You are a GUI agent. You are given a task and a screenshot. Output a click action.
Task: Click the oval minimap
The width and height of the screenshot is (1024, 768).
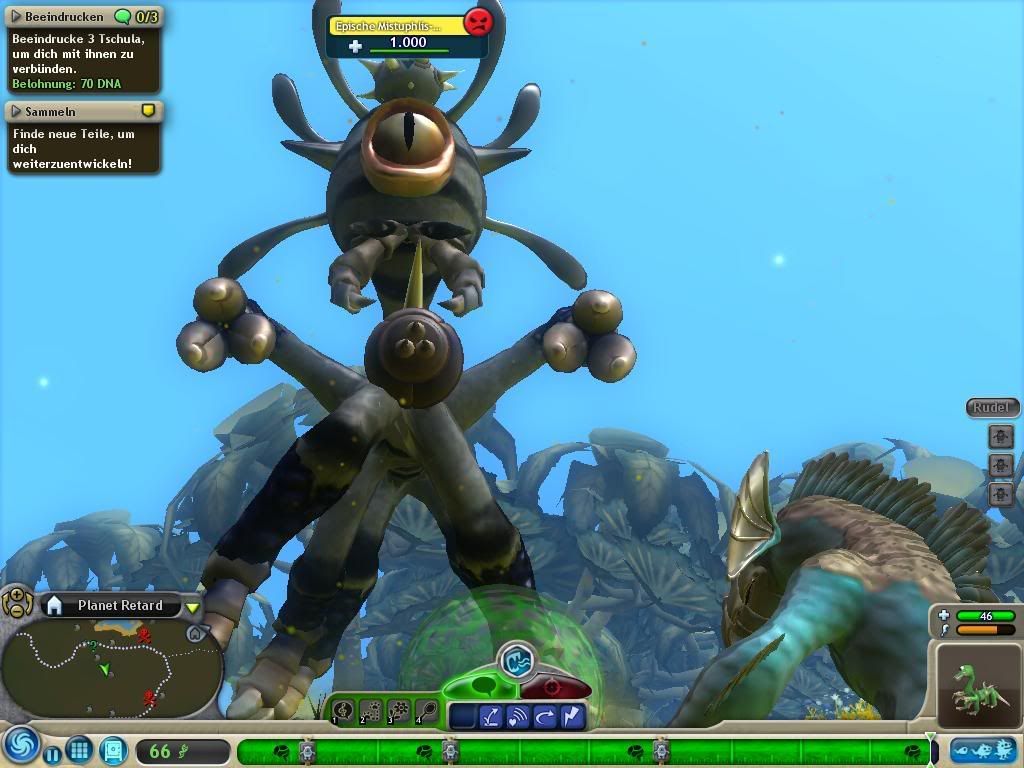[111, 668]
